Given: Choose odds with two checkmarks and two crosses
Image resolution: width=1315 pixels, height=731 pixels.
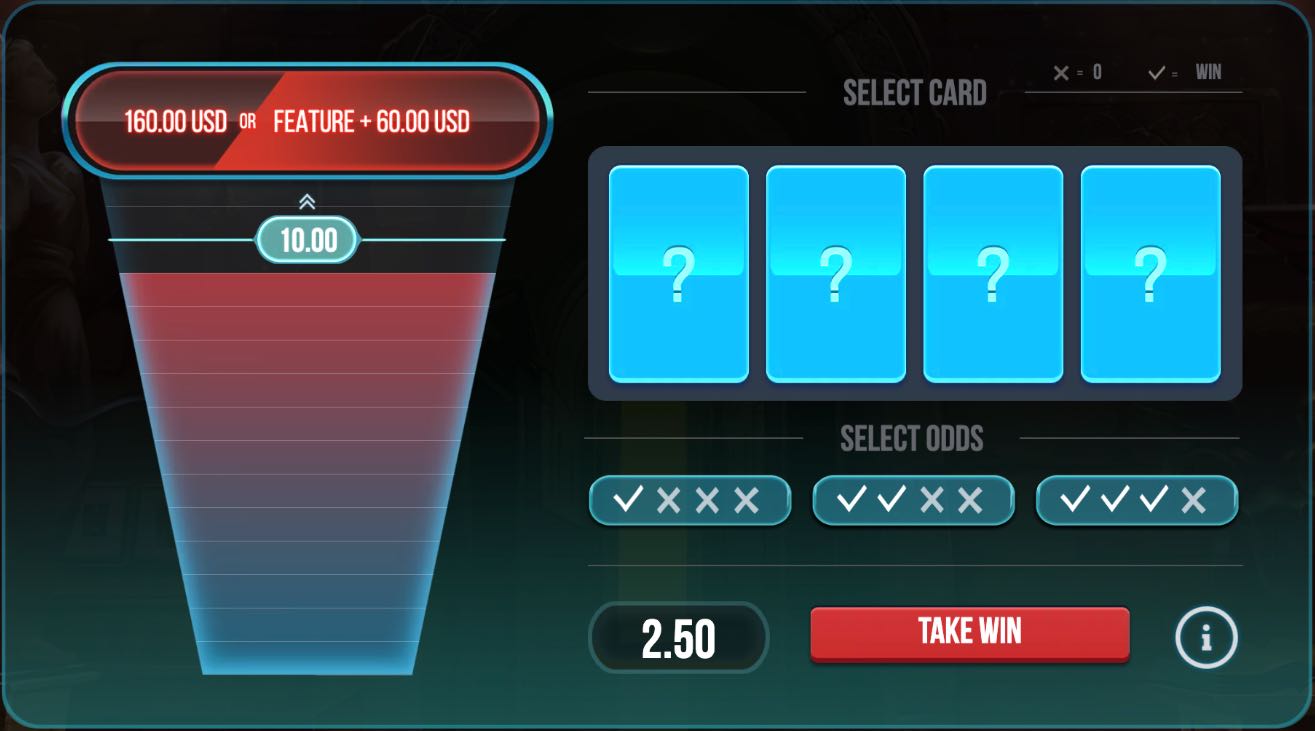Looking at the screenshot, I should coord(913,500).
